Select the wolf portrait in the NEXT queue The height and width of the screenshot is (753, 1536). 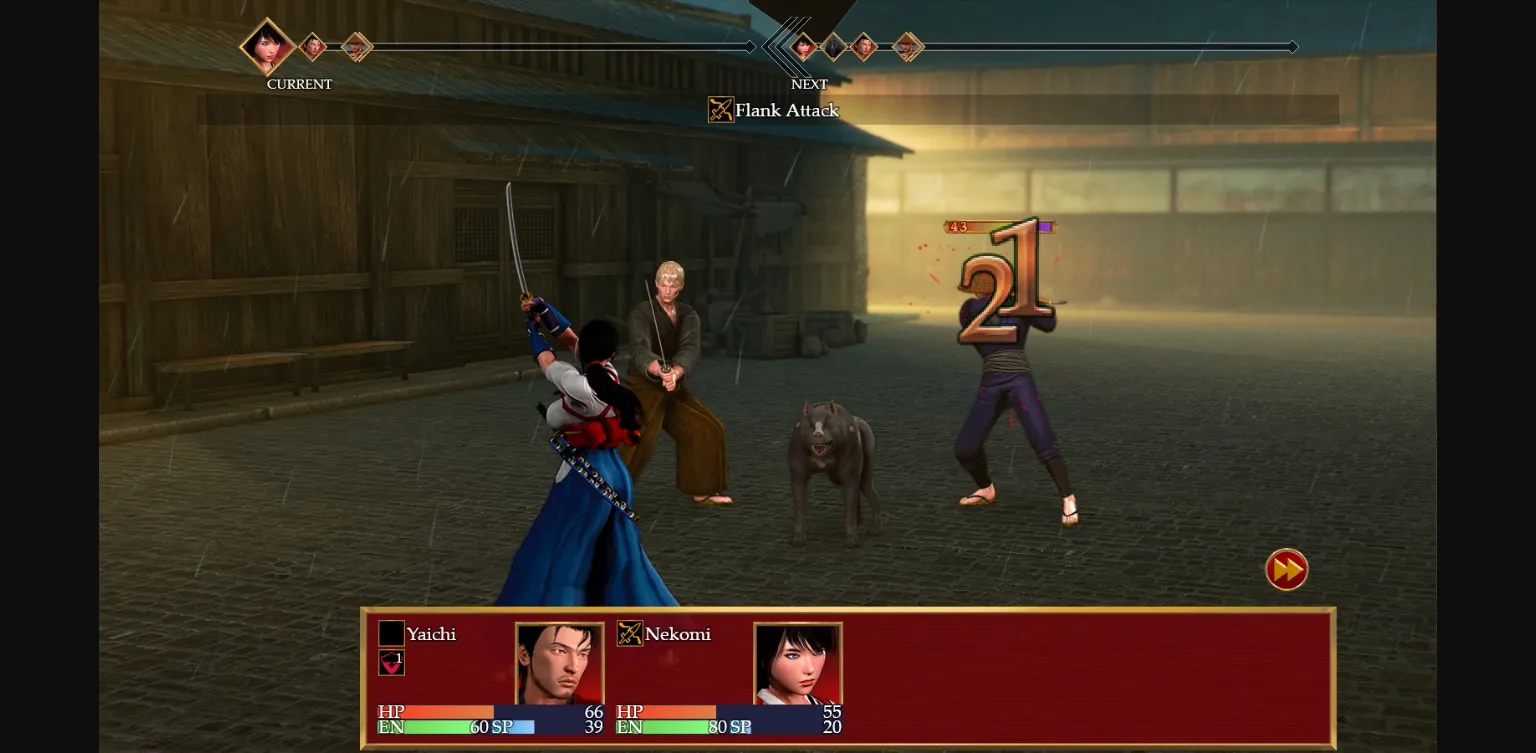[832, 46]
